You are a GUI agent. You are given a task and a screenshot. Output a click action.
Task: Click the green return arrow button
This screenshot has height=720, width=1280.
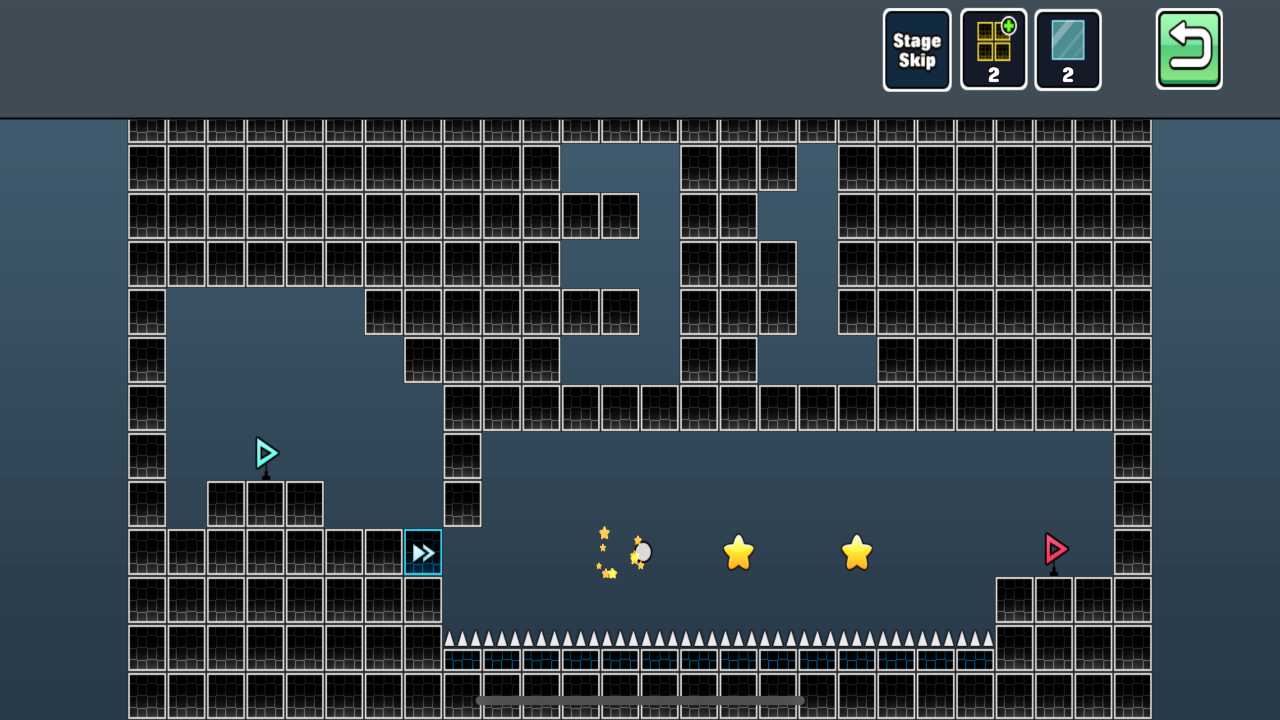1188,49
